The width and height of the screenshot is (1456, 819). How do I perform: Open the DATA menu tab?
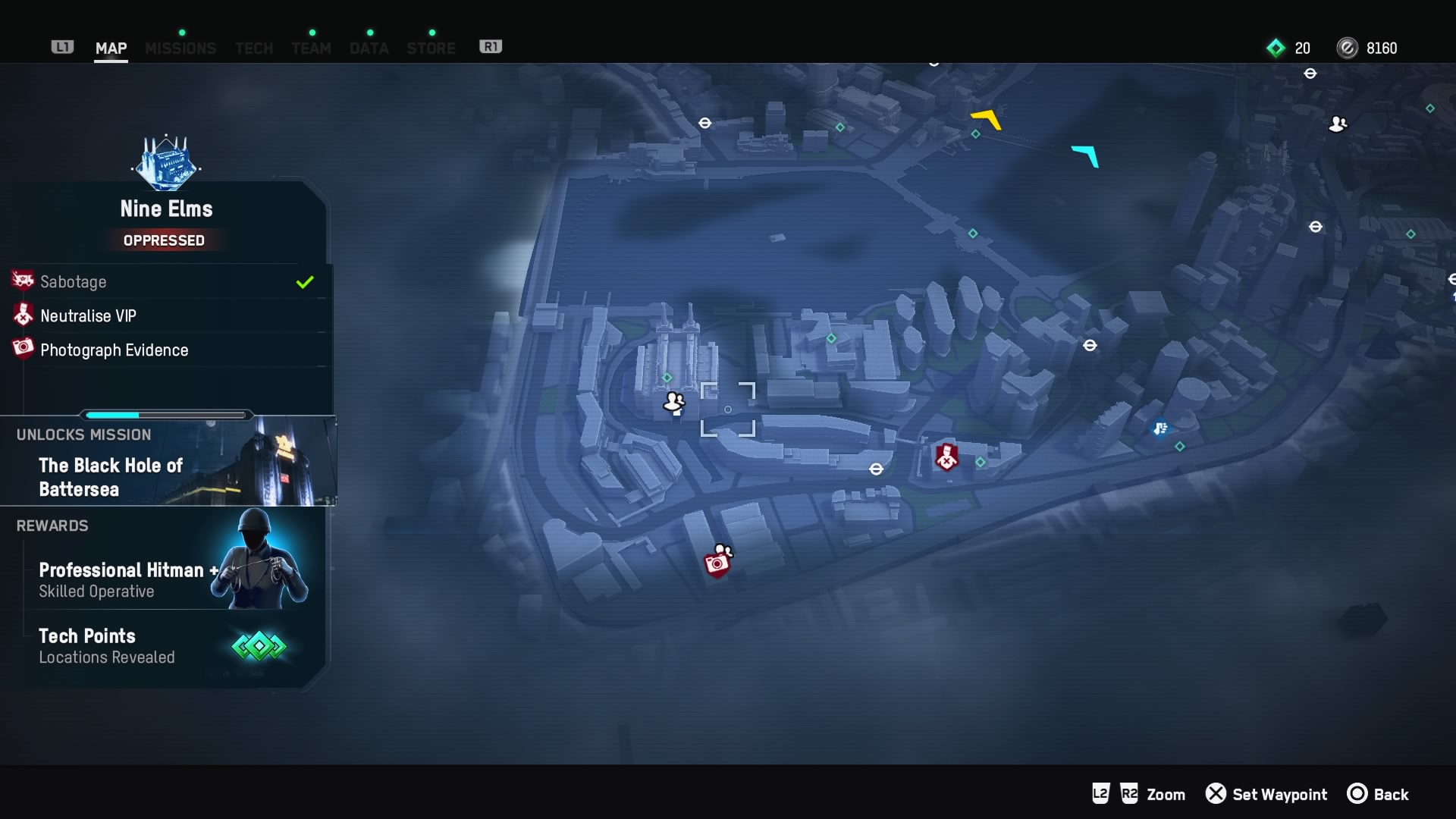(x=369, y=47)
